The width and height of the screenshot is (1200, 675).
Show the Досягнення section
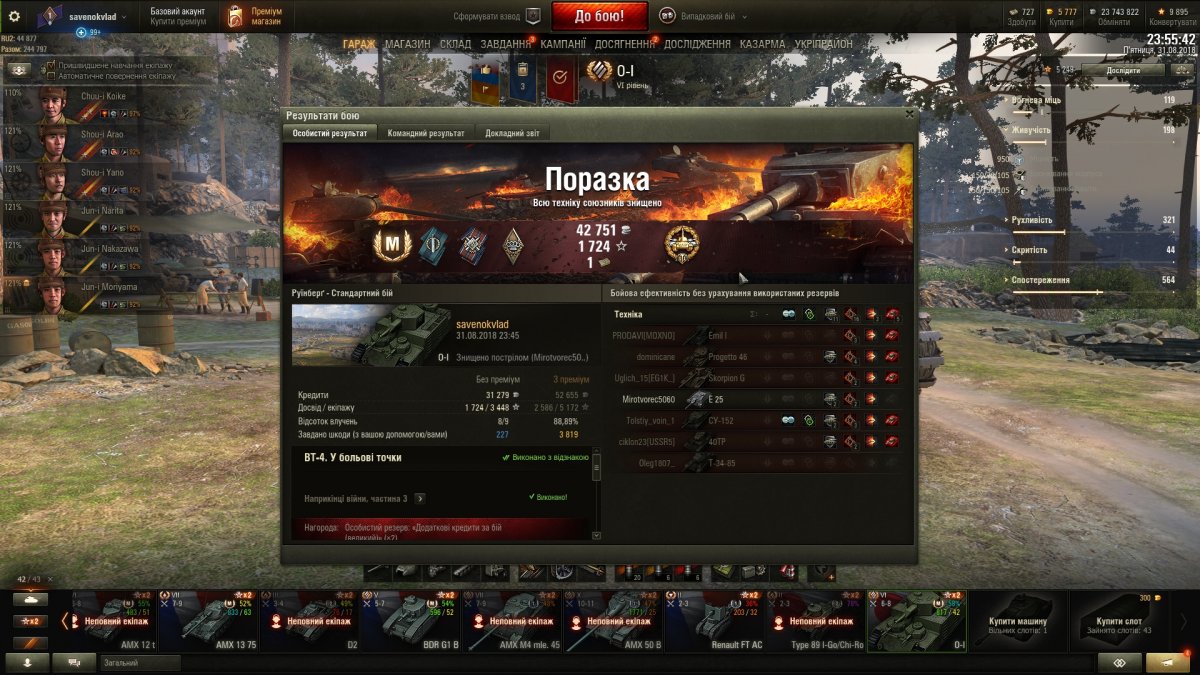coord(624,45)
